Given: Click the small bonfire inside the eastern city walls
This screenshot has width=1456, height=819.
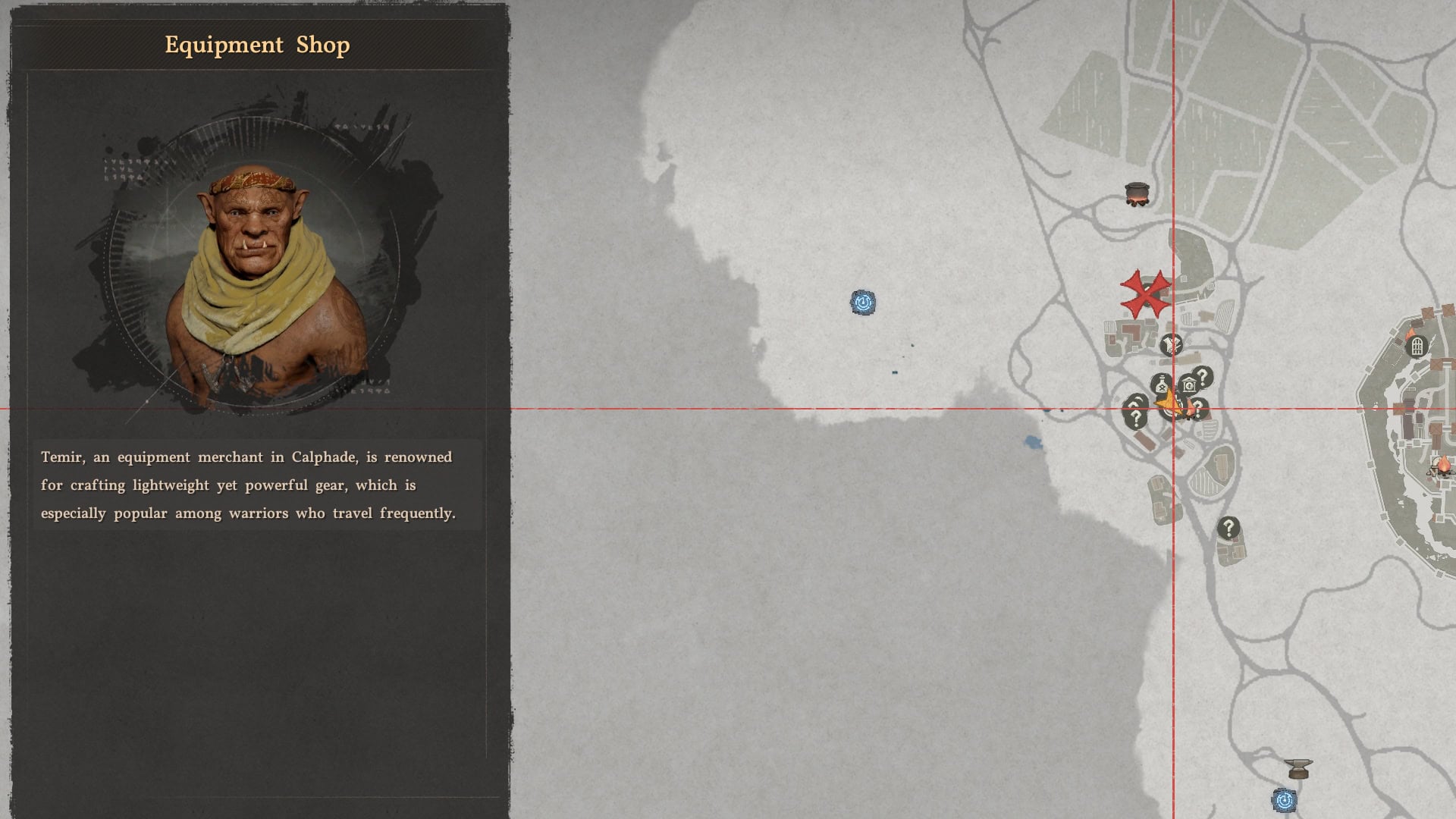Looking at the screenshot, I should [1410, 334].
